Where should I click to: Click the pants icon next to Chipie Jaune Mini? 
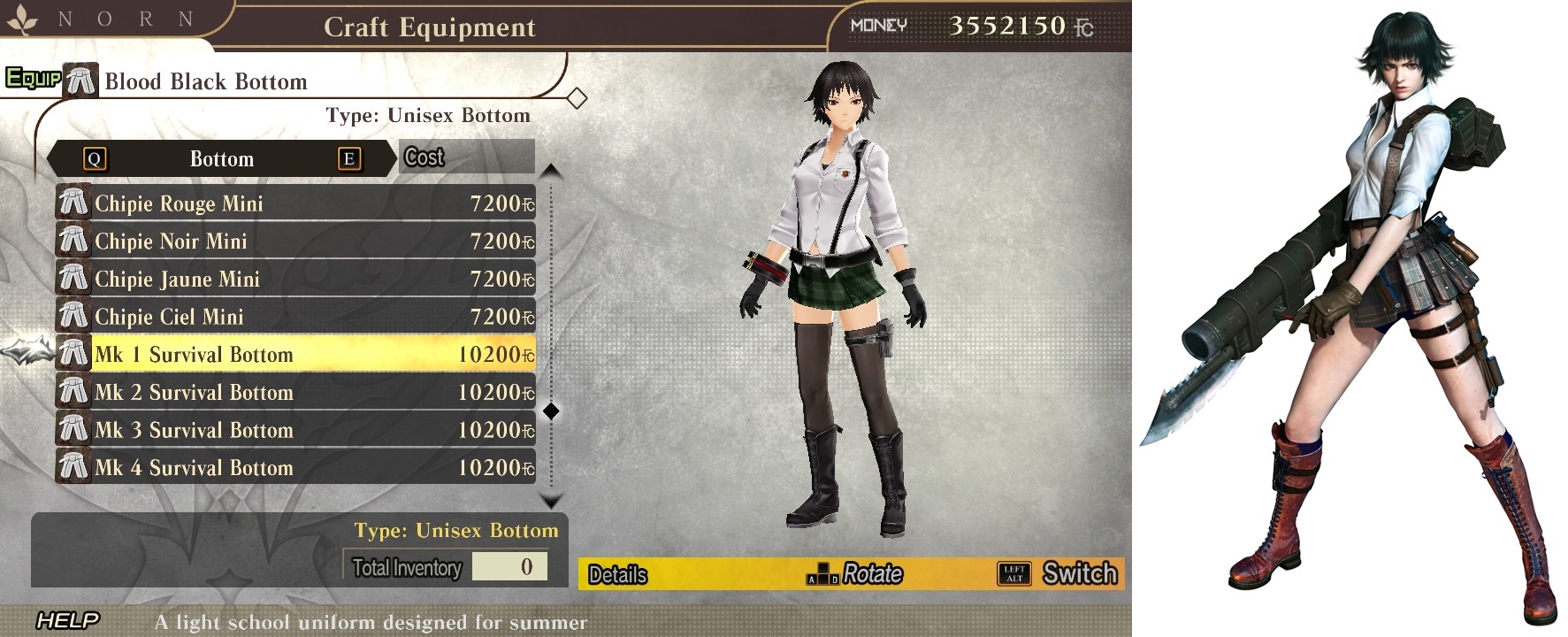tap(73, 279)
